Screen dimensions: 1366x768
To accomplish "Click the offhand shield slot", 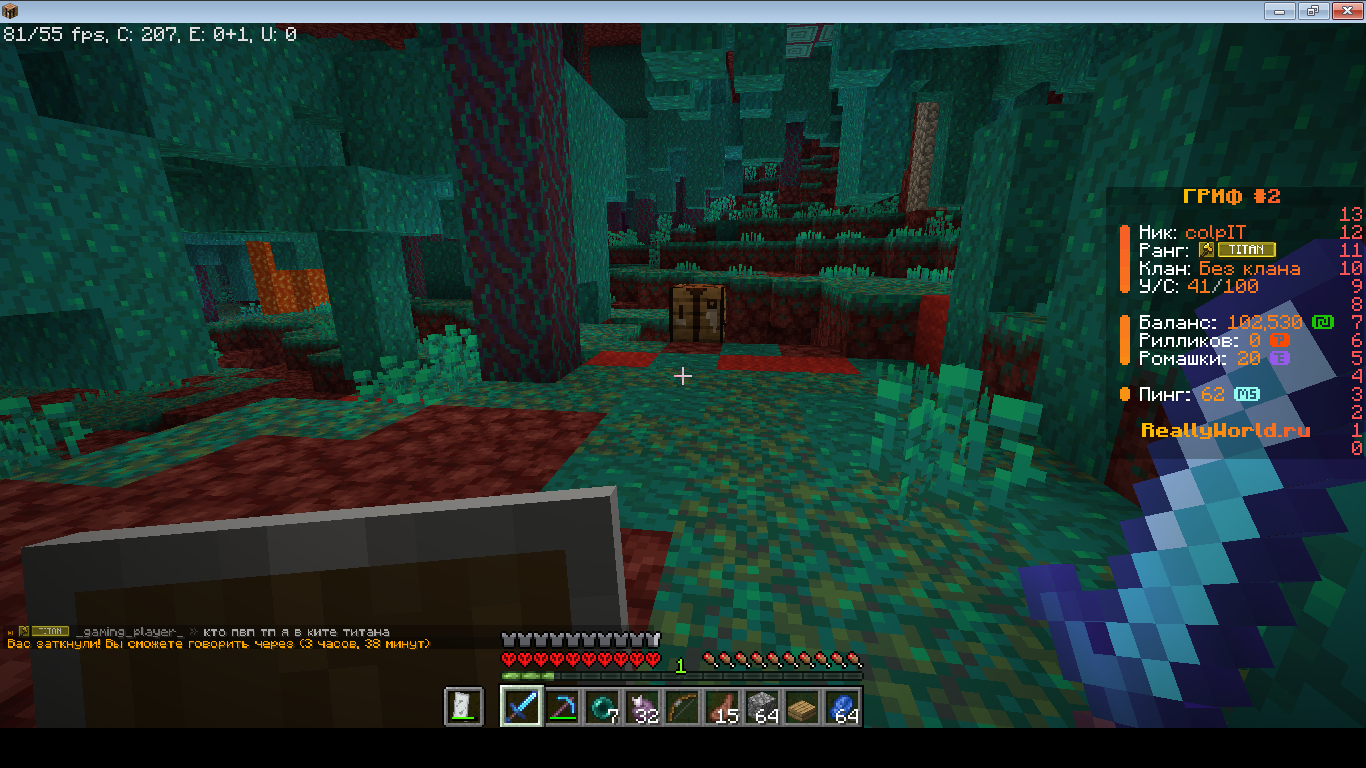I will click(x=464, y=707).
